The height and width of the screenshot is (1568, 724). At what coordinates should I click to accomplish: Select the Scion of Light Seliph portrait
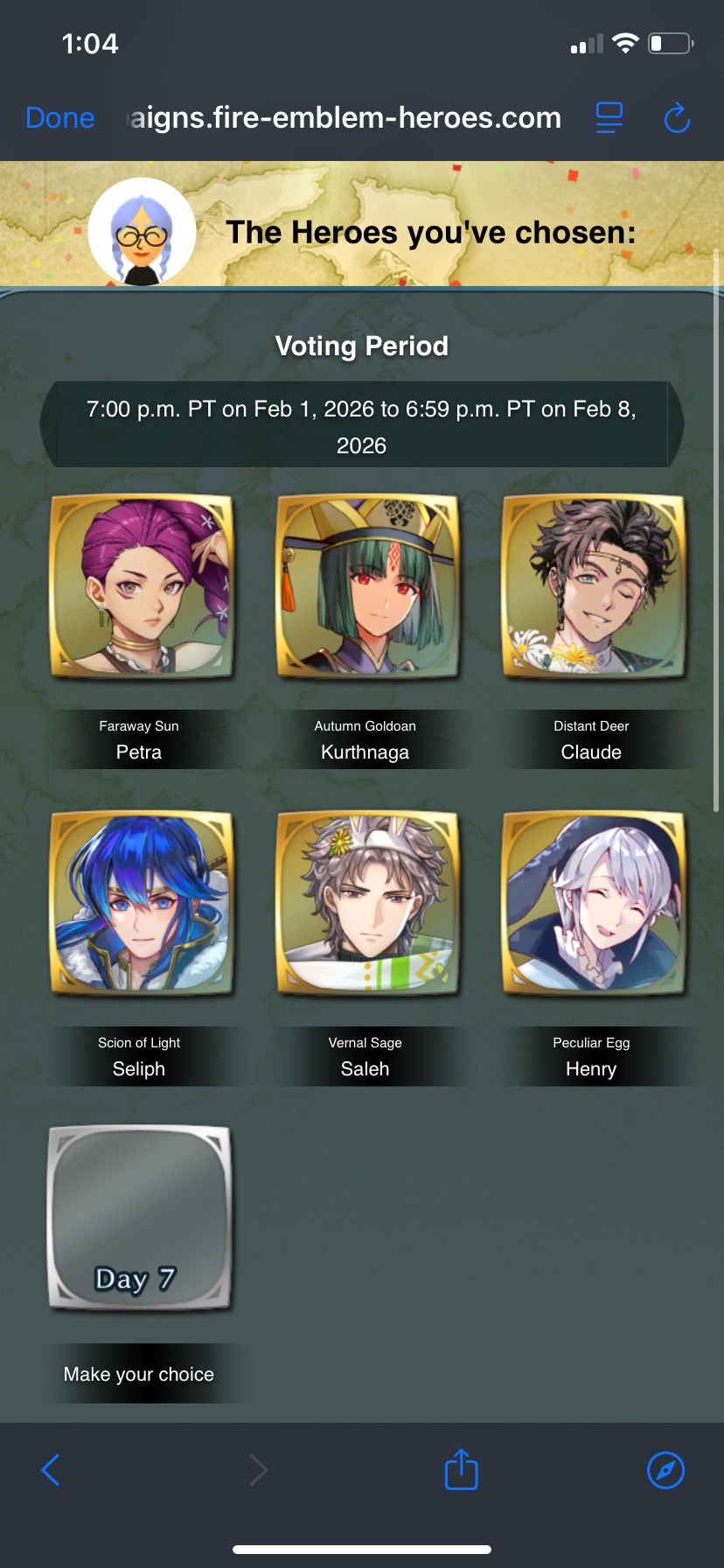pyautogui.click(x=142, y=903)
